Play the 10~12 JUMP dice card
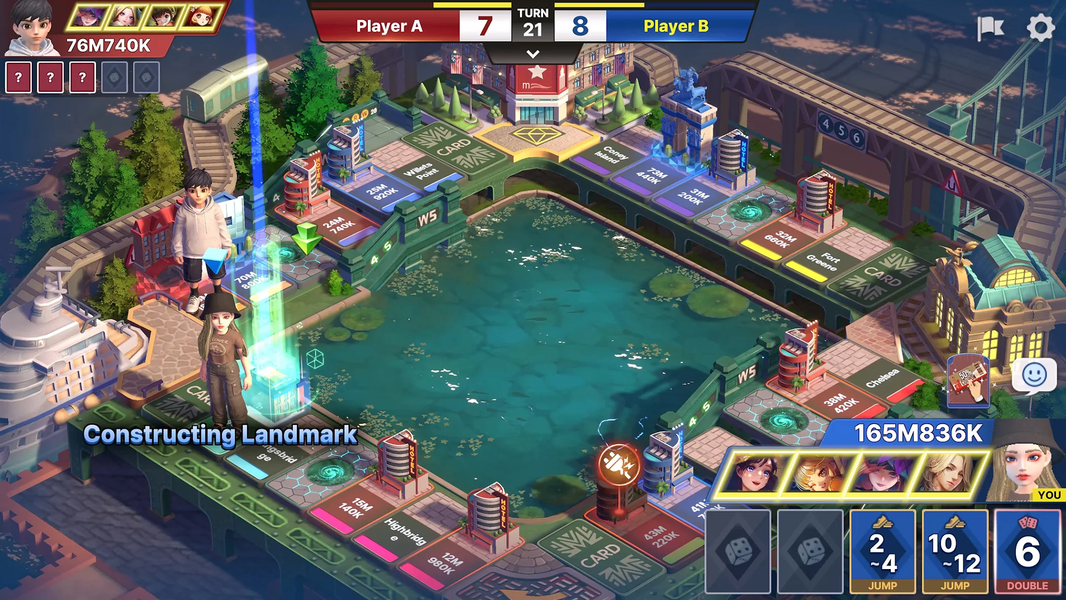This screenshot has height=600, width=1066. [x=955, y=550]
